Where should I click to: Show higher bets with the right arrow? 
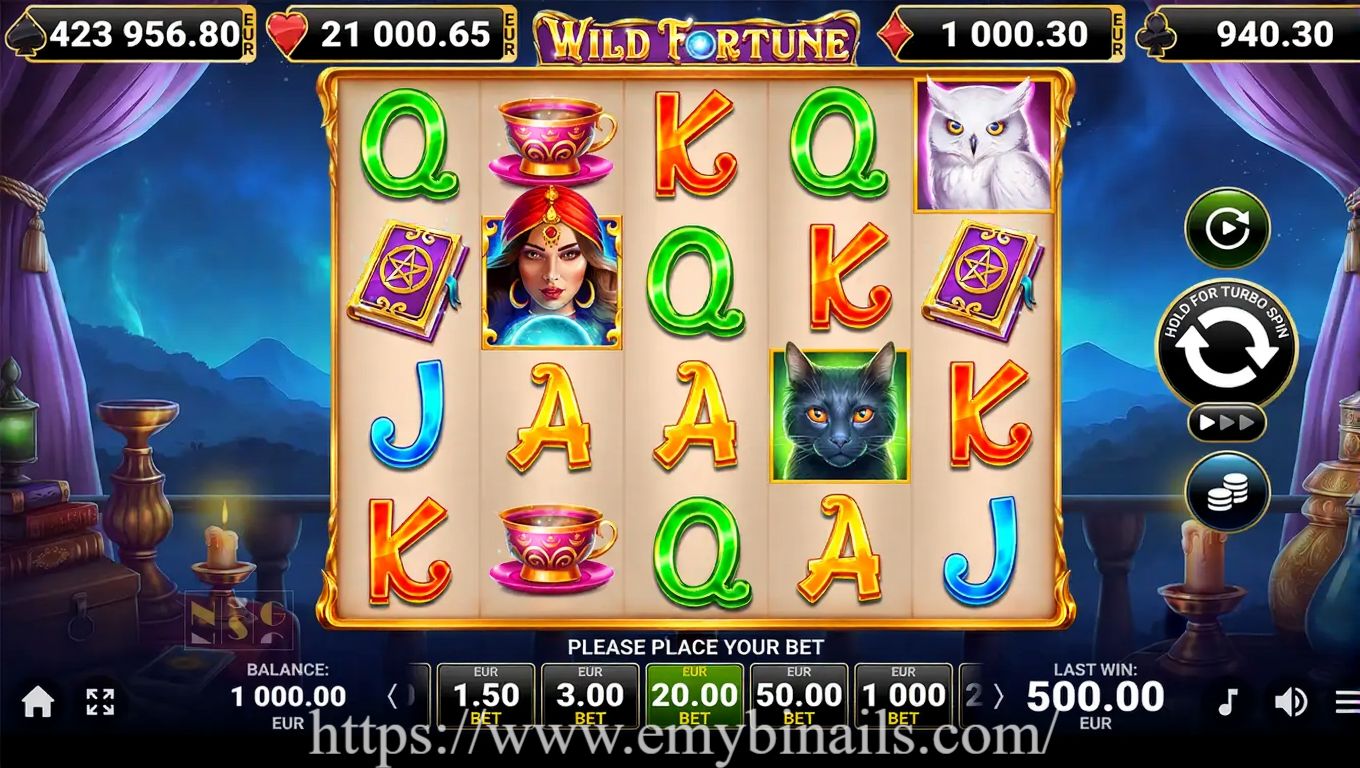pyautogui.click(x=997, y=696)
